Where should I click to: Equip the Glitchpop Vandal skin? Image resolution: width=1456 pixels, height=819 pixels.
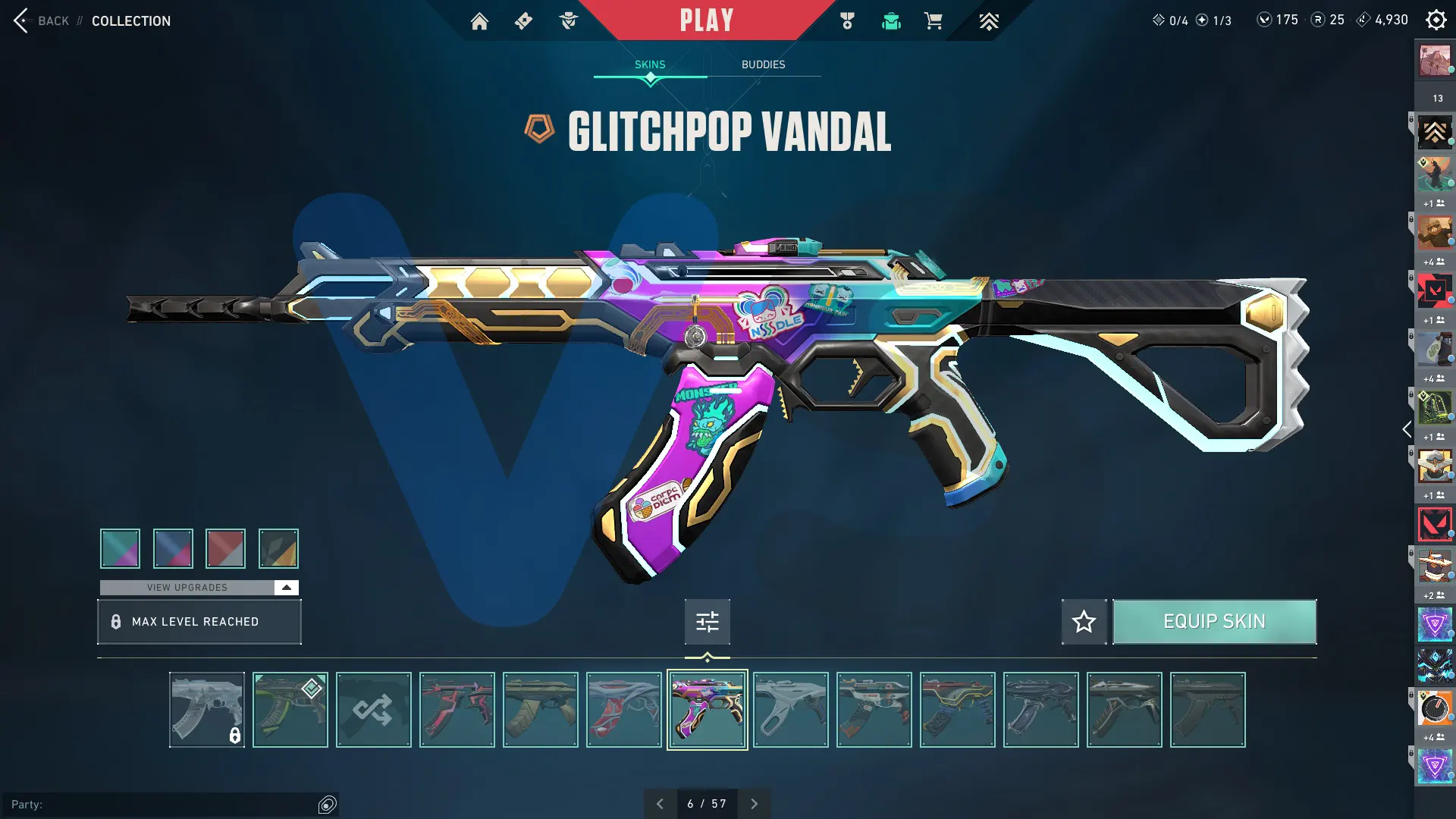1214,622
